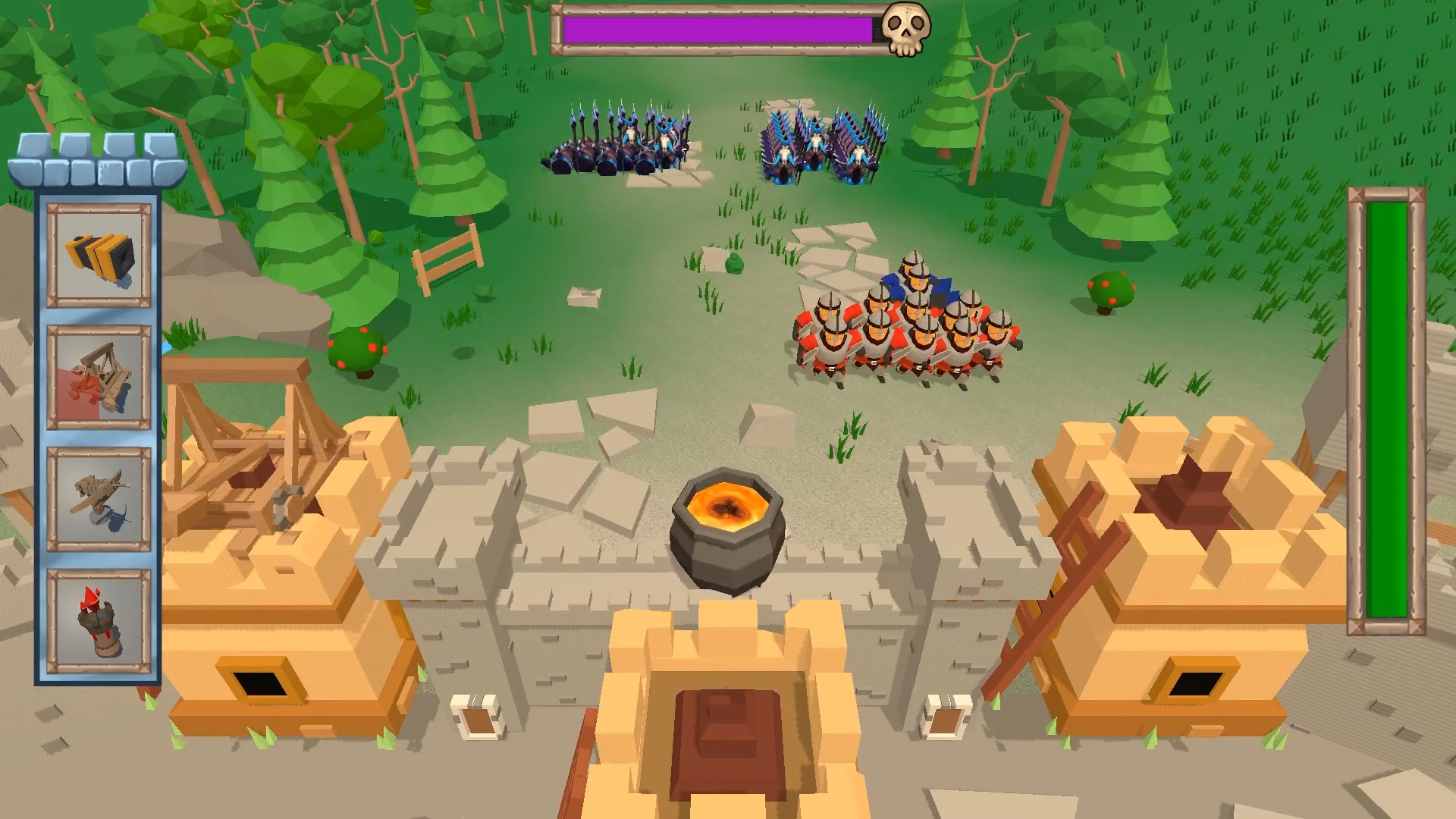Select the red crystal tower slot
1456x819 pixels.
tap(99, 621)
